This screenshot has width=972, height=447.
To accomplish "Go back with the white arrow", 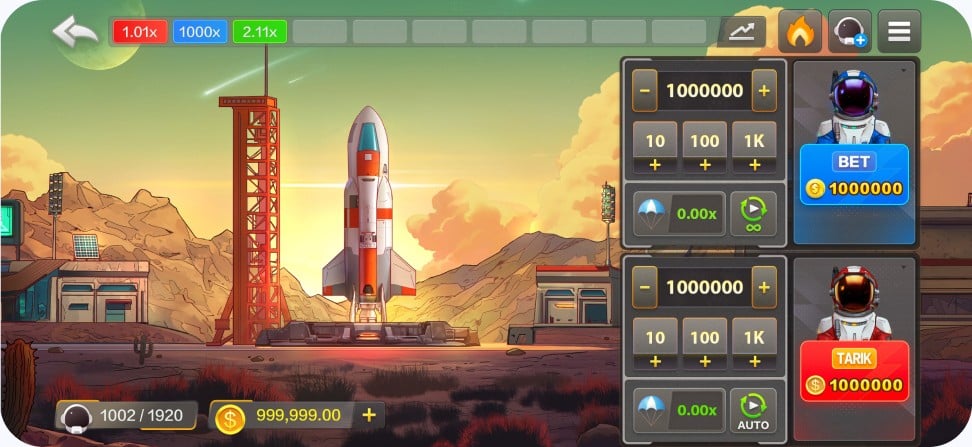I will [x=75, y=31].
